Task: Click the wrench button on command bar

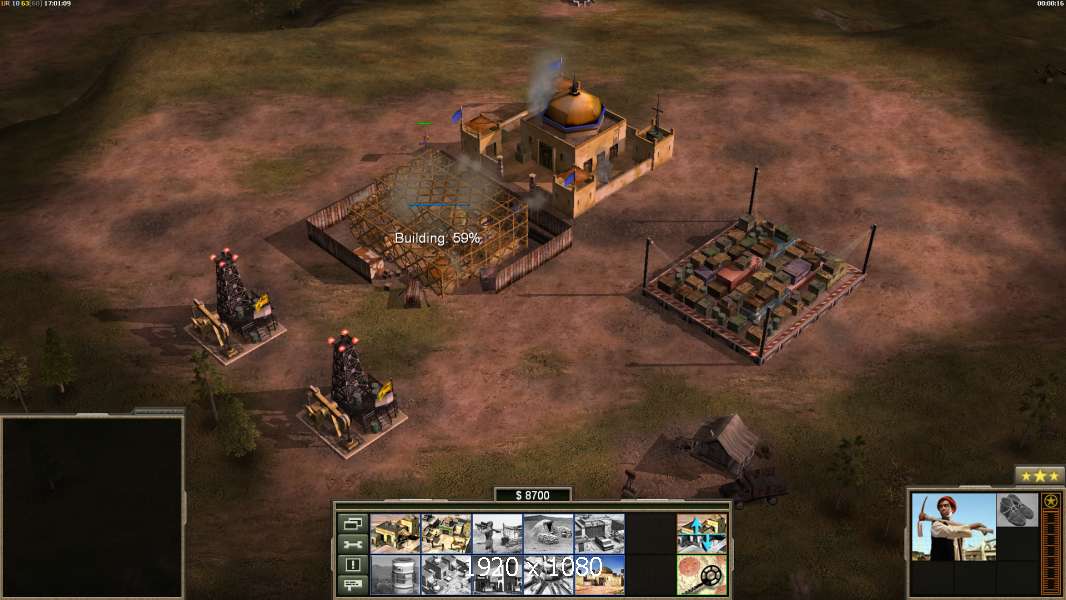Action: [352, 544]
